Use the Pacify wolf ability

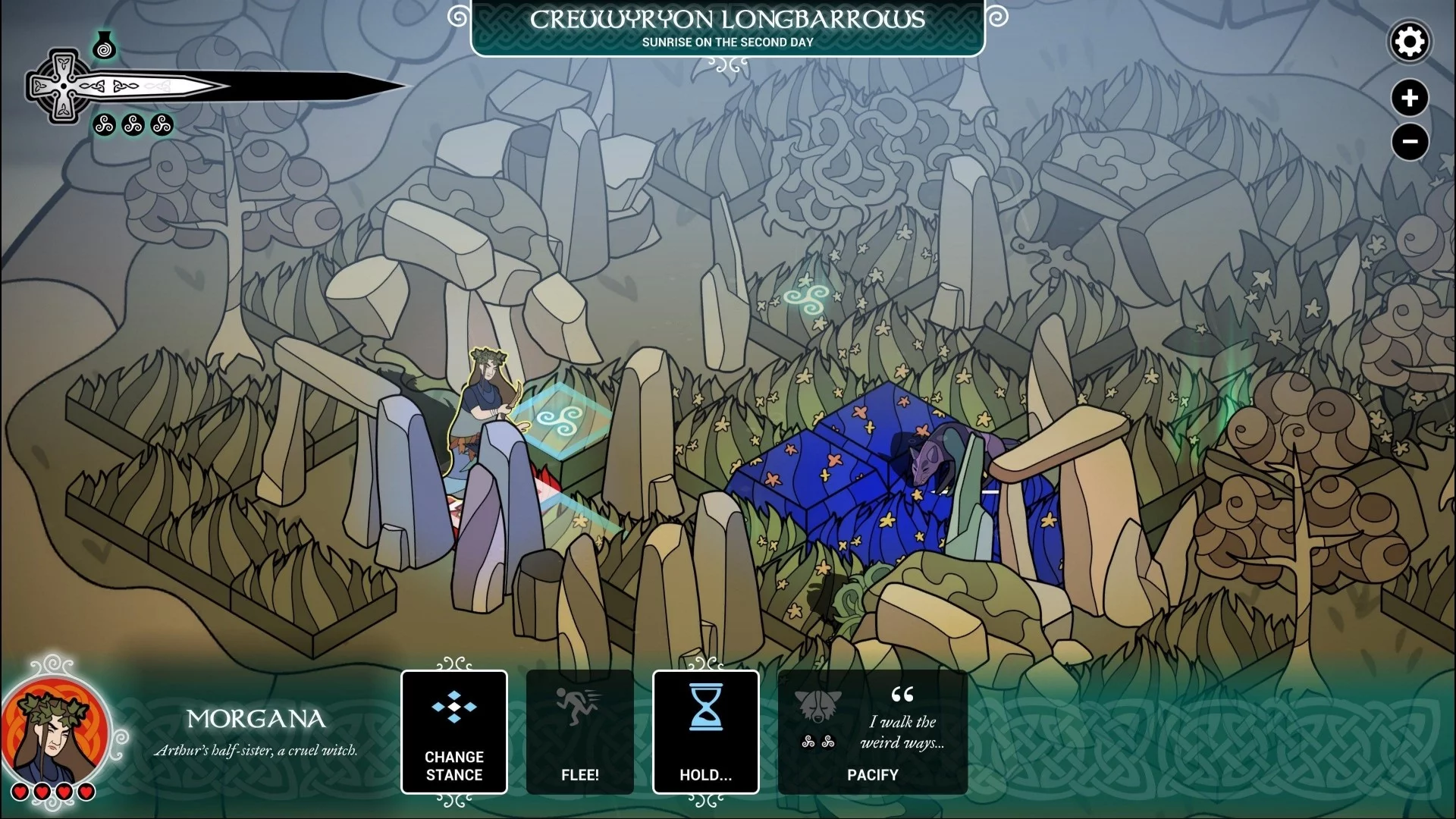coord(872,732)
